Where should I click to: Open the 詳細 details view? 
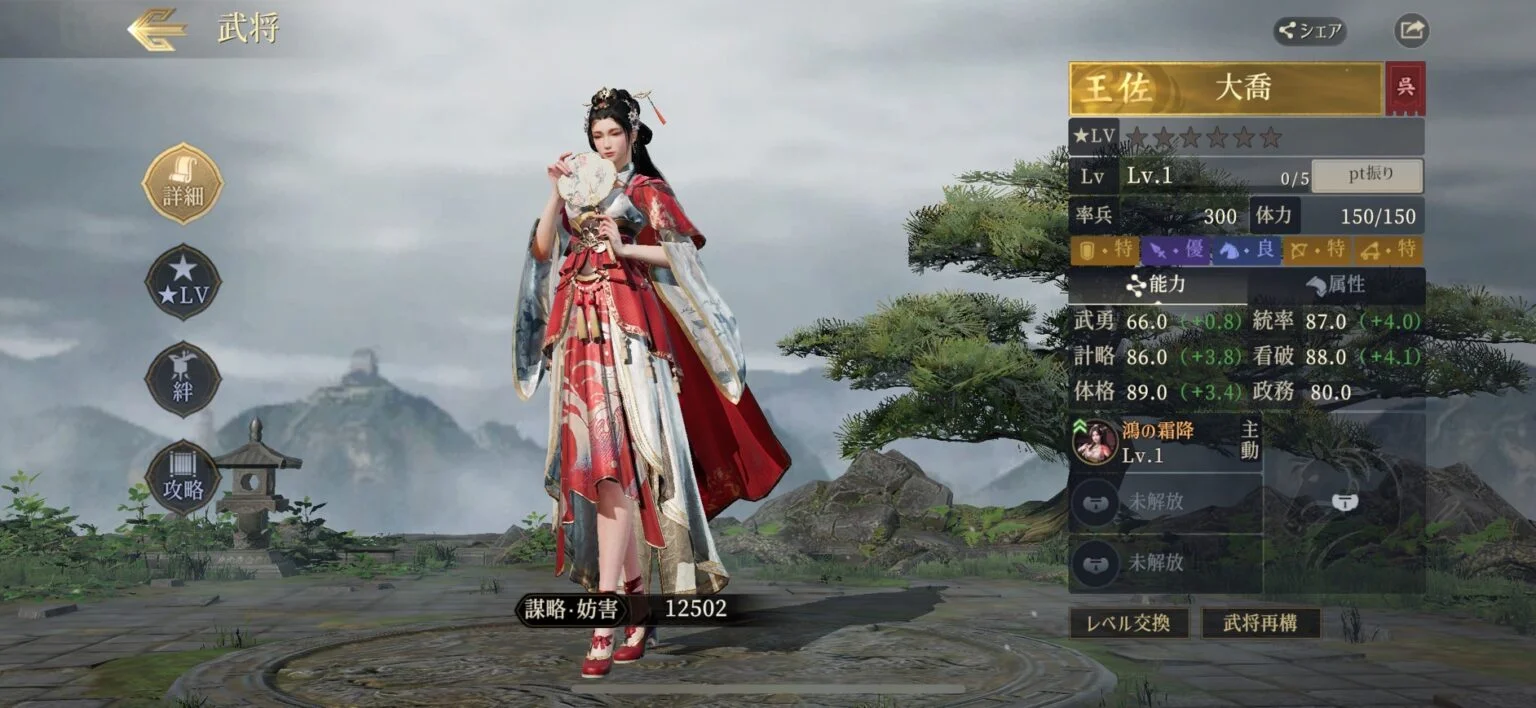(183, 184)
